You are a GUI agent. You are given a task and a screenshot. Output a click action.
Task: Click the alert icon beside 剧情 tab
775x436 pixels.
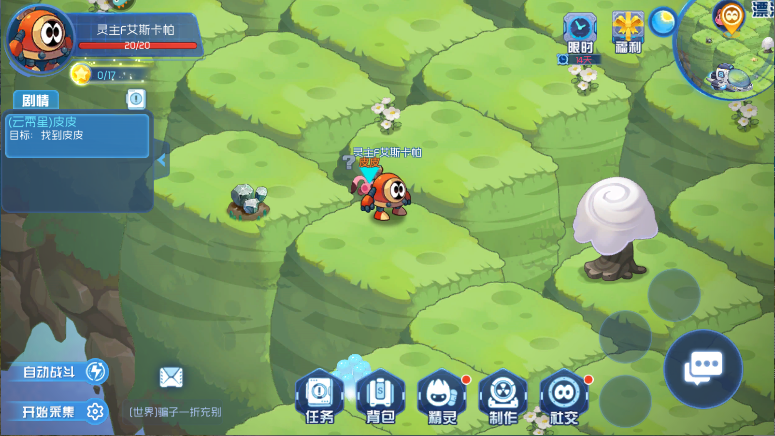[x=136, y=99]
